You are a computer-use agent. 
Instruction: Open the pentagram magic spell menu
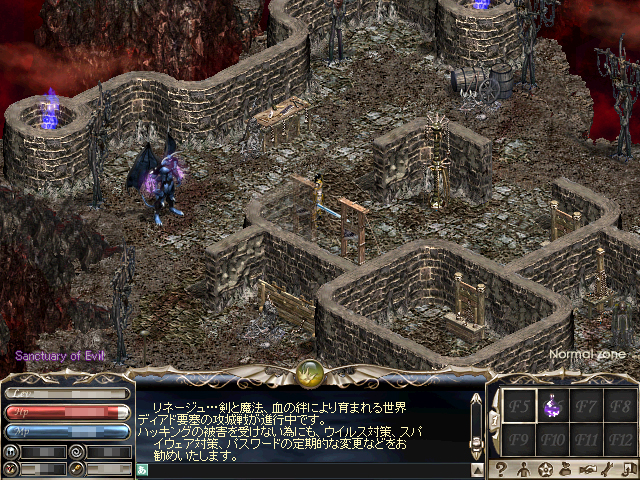(x=546, y=469)
